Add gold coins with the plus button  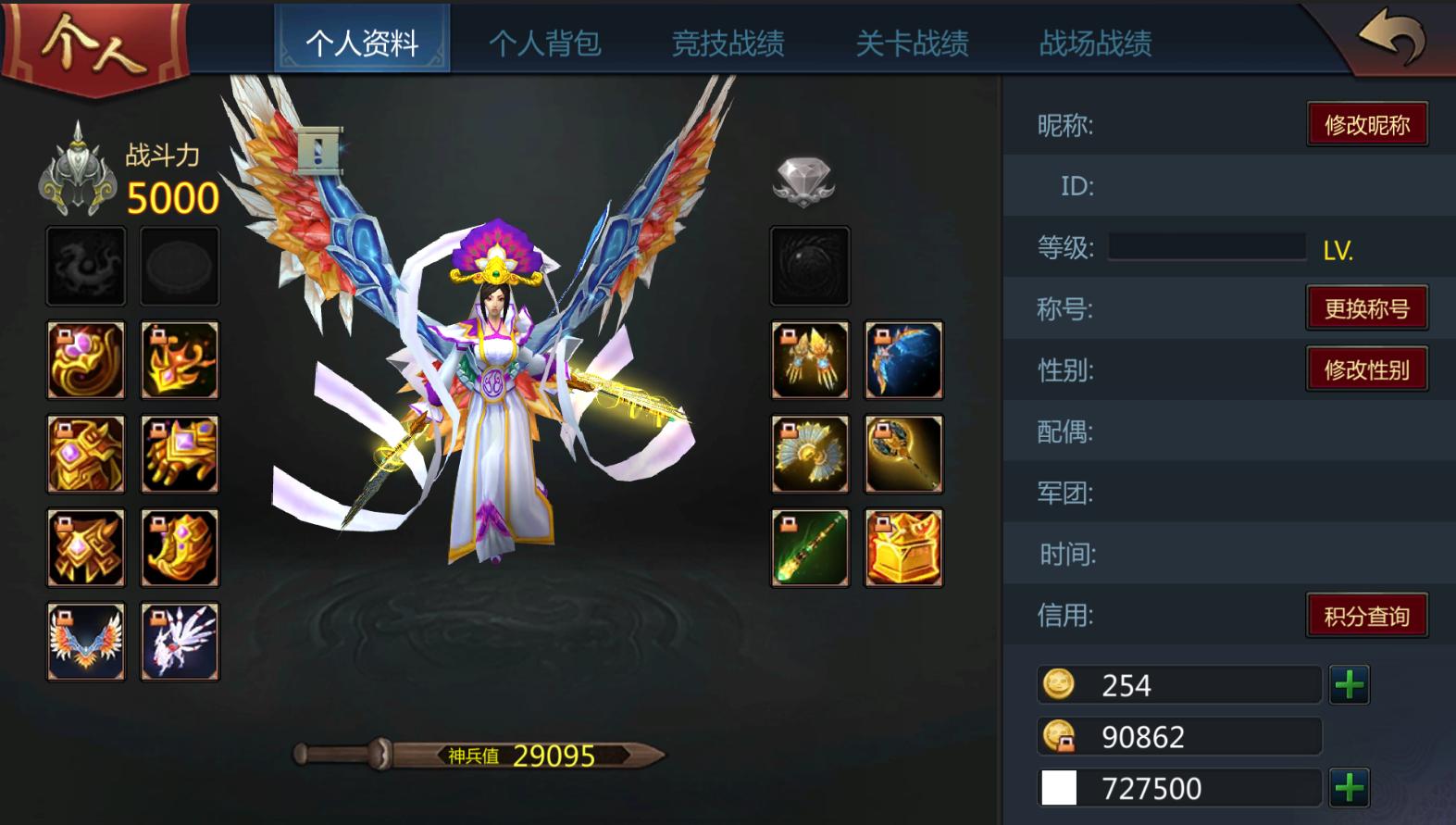1349,685
